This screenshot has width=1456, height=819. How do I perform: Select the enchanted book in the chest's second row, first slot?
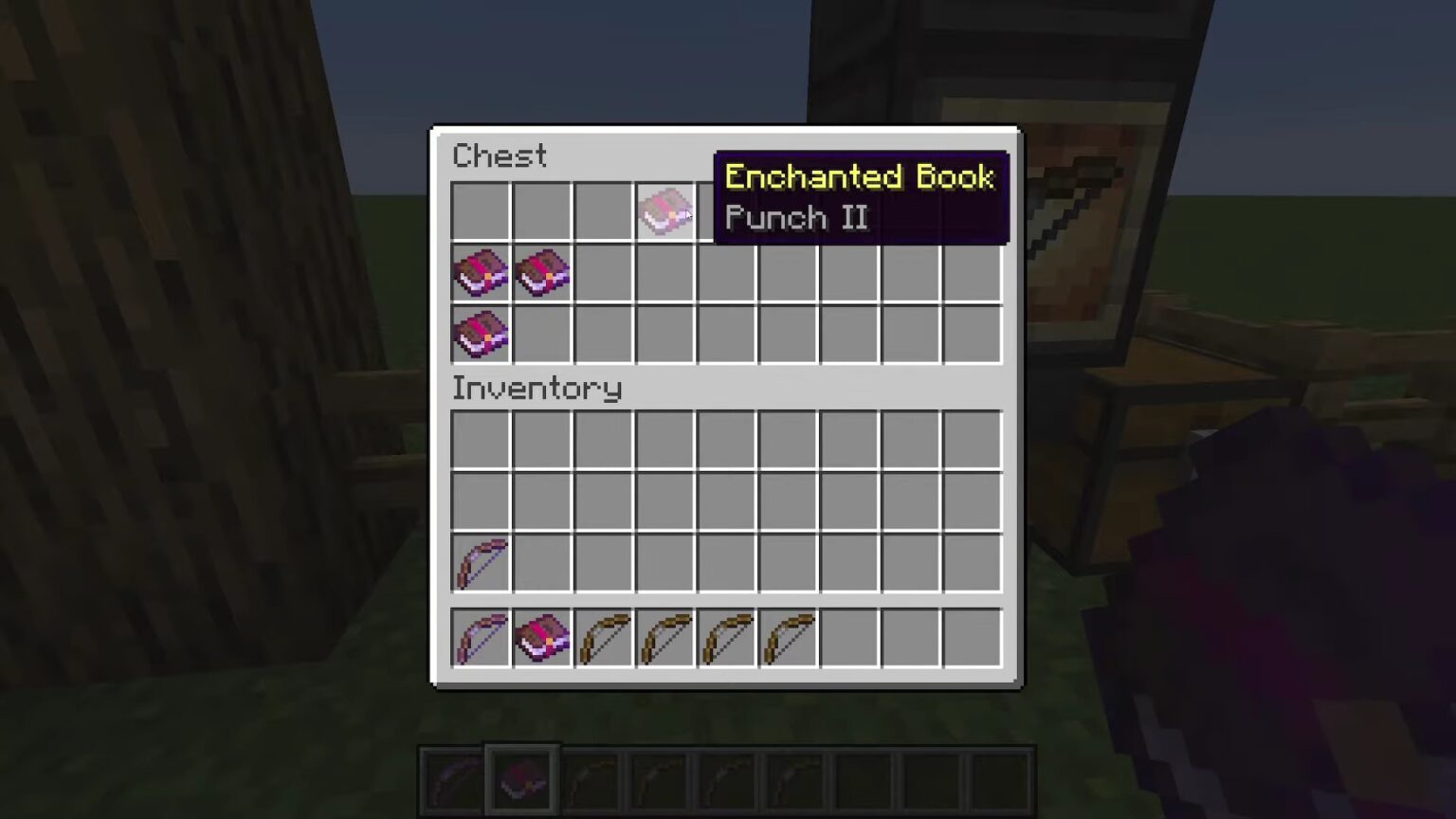(480, 273)
